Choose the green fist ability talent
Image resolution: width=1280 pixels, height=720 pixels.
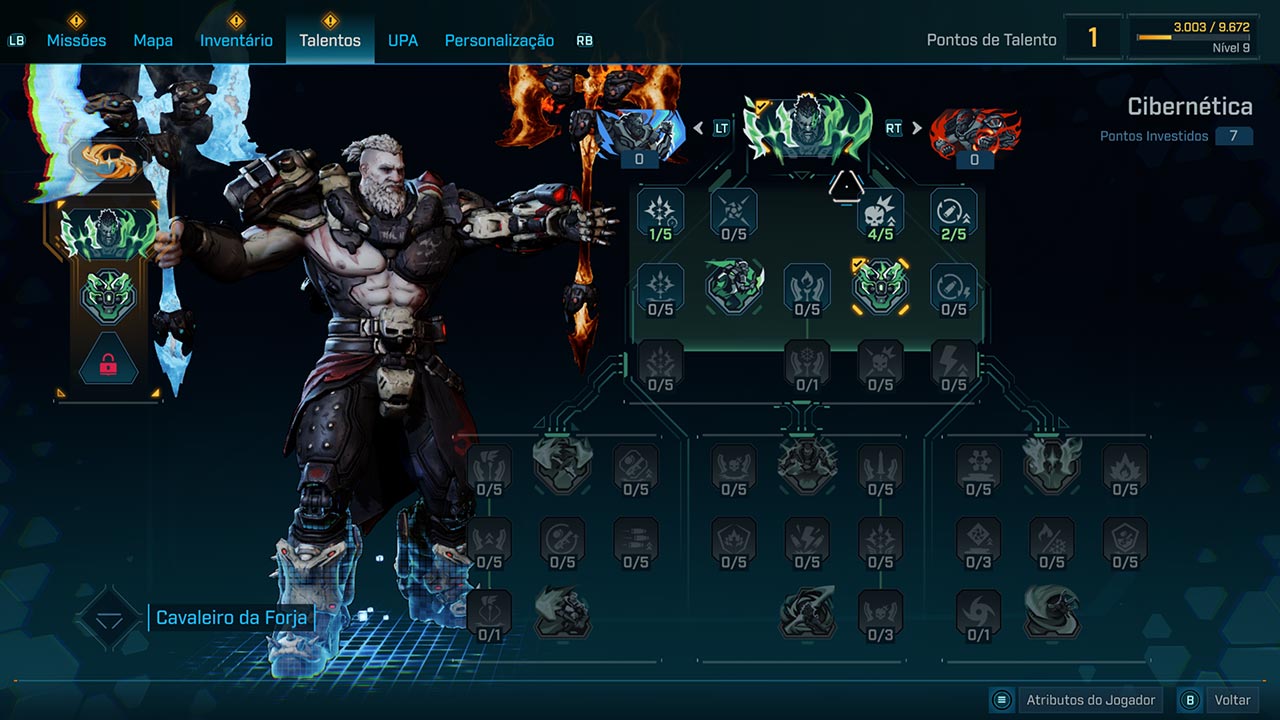(x=734, y=286)
